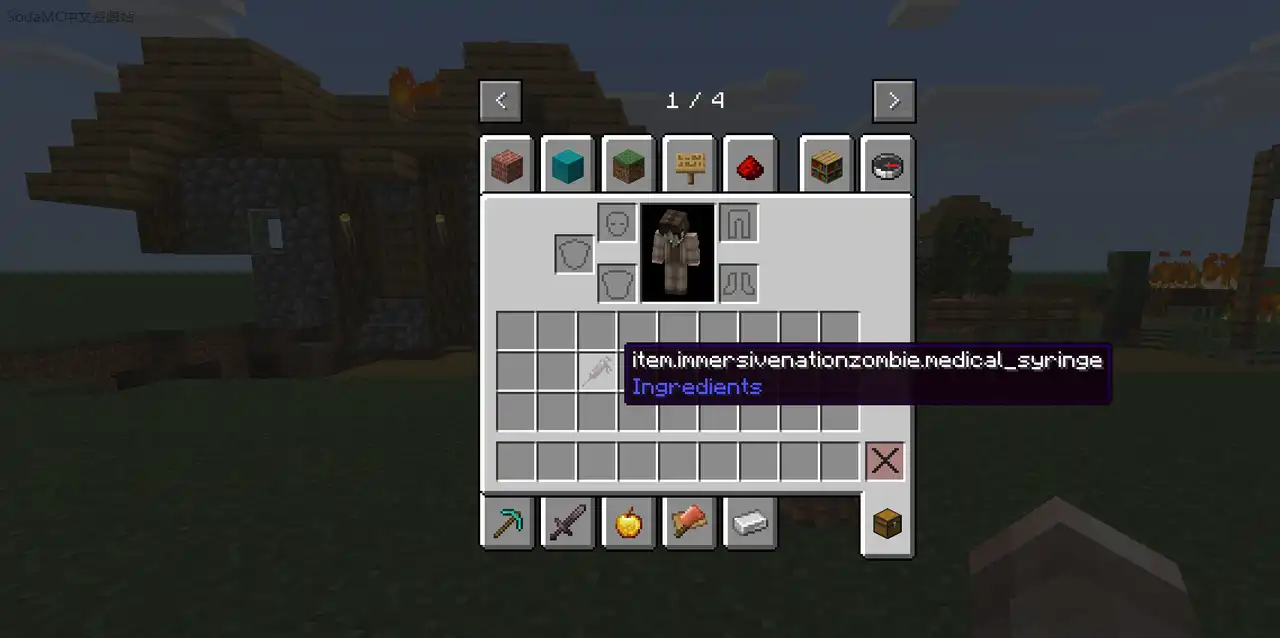The width and height of the screenshot is (1280, 638).
Task: Switch to the iron ingot tab
Action: coord(750,523)
